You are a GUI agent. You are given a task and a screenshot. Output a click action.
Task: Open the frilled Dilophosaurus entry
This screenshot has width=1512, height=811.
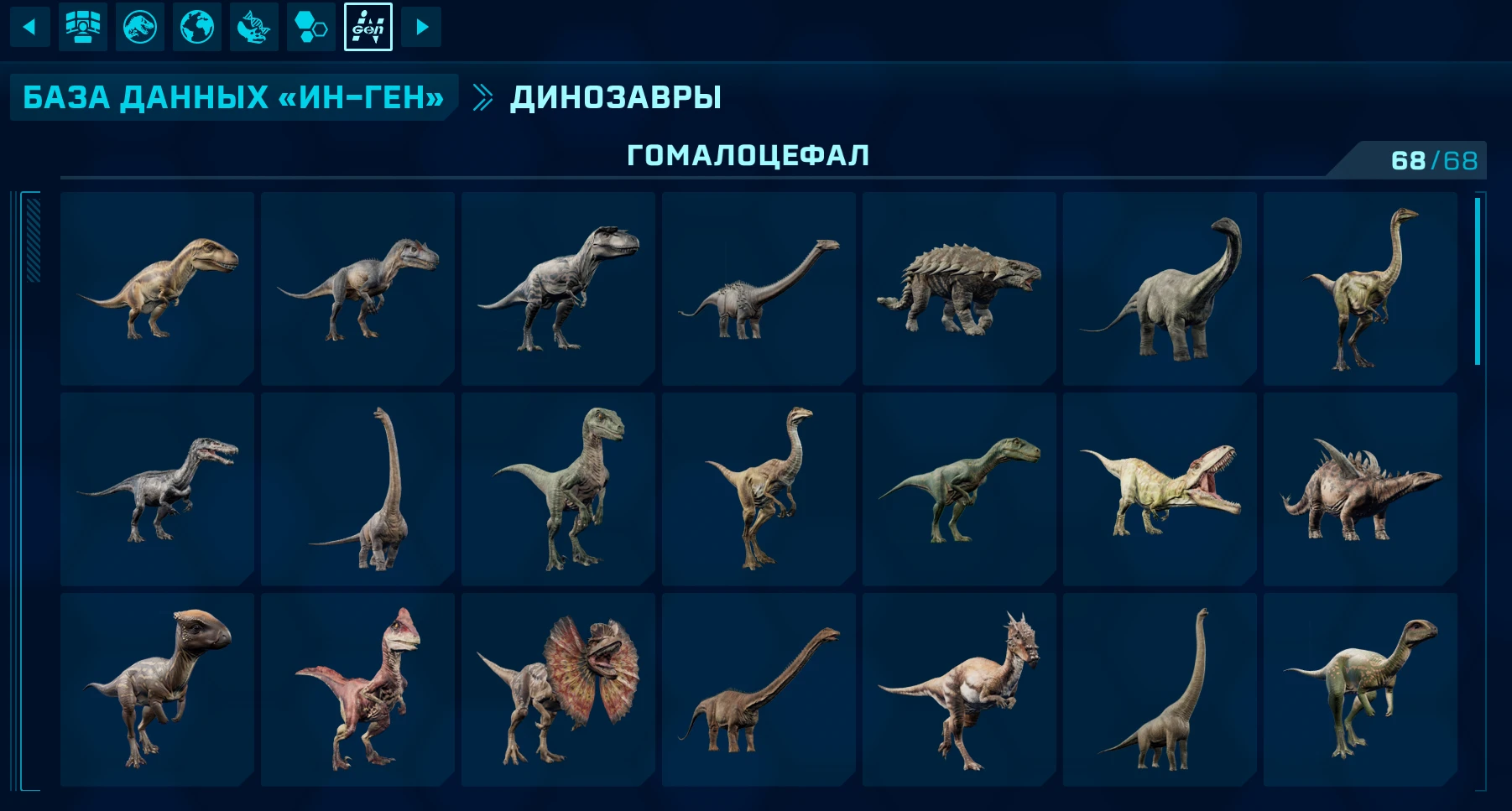pyautogui.click(x=556, y=687)
